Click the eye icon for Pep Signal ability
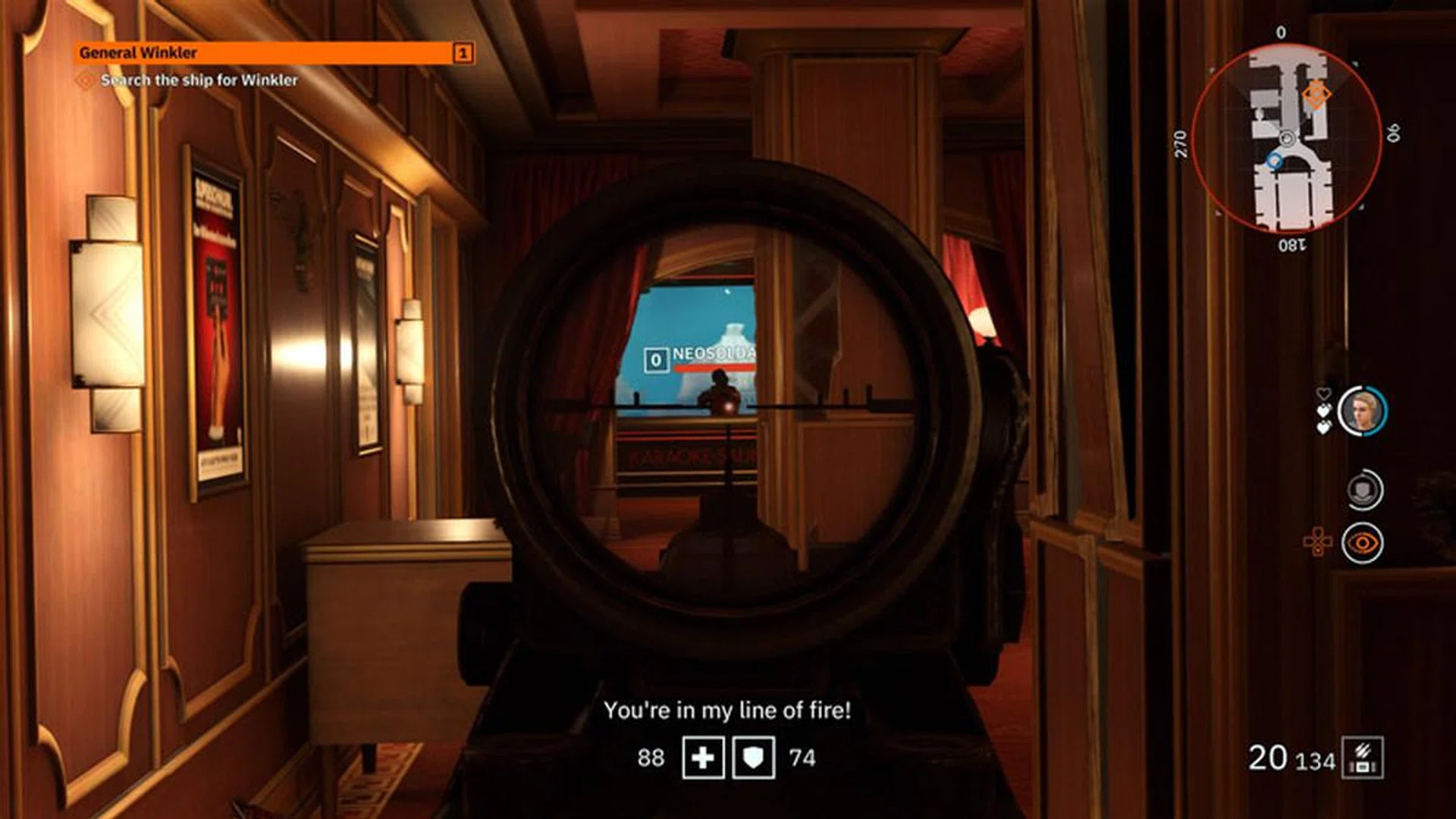1456x819 pixels. click(x=1364, y=542)
